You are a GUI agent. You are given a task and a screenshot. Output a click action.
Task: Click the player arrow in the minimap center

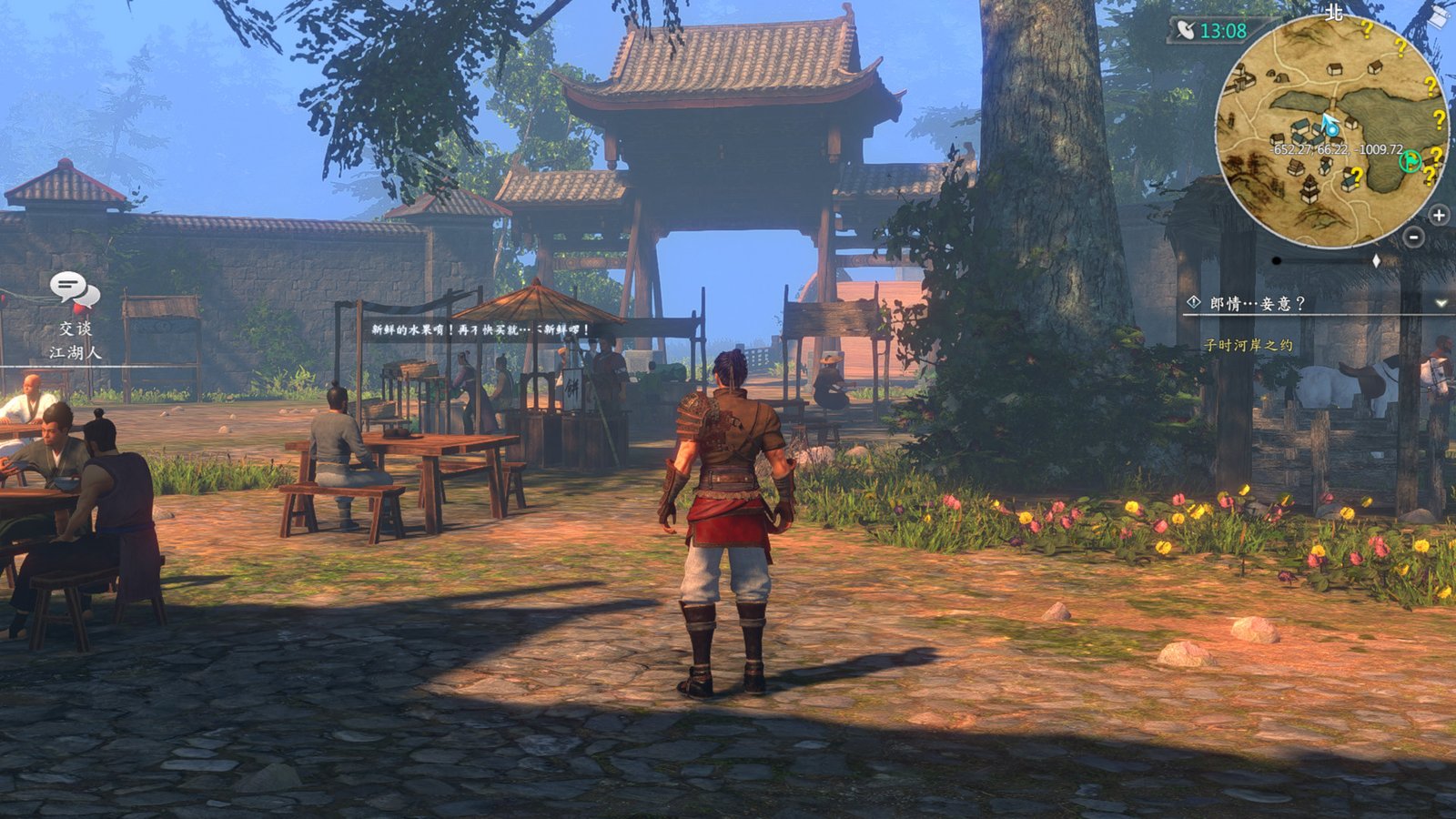1329,125
